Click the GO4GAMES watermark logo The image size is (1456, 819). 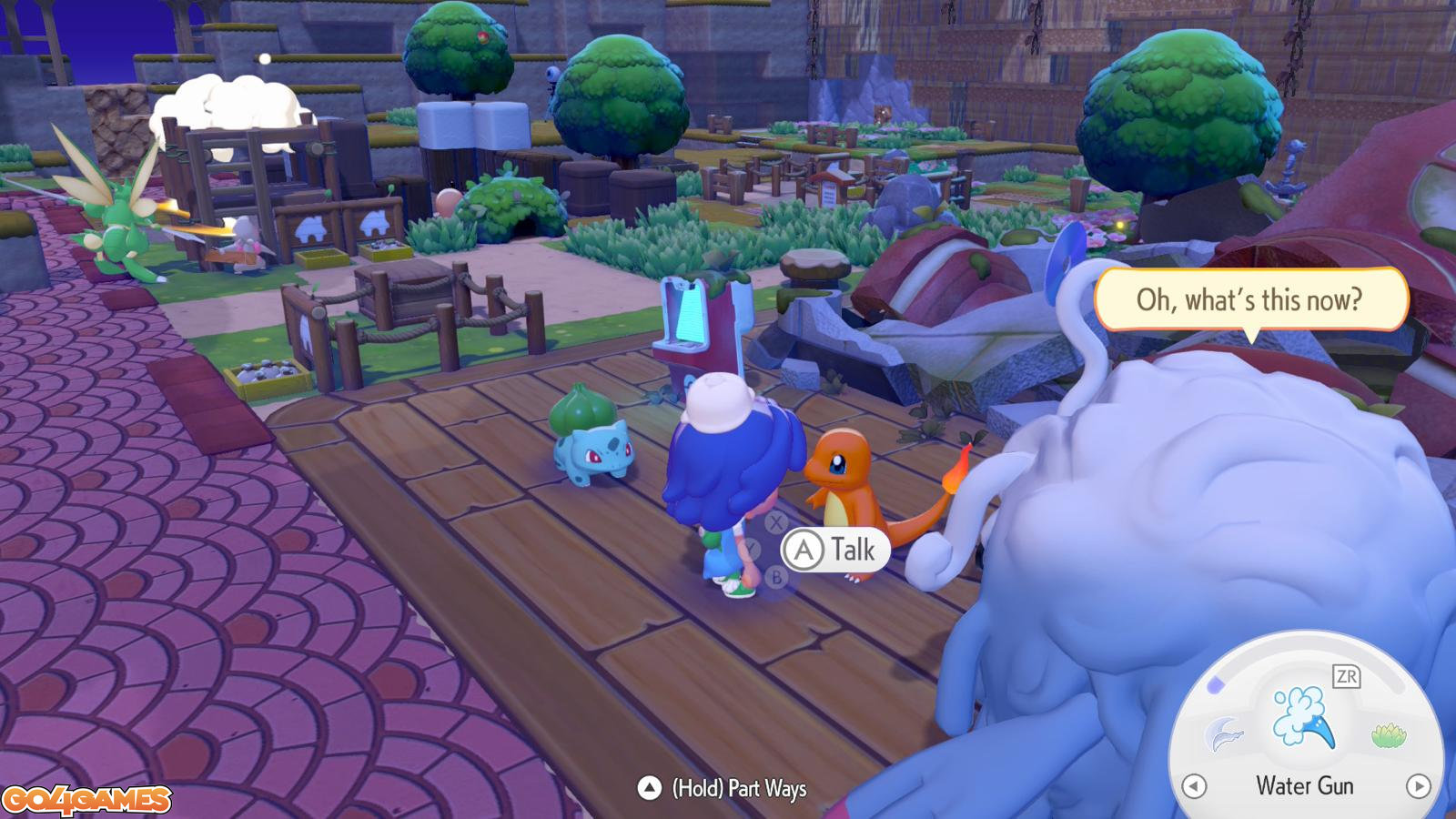click(86, 800)
